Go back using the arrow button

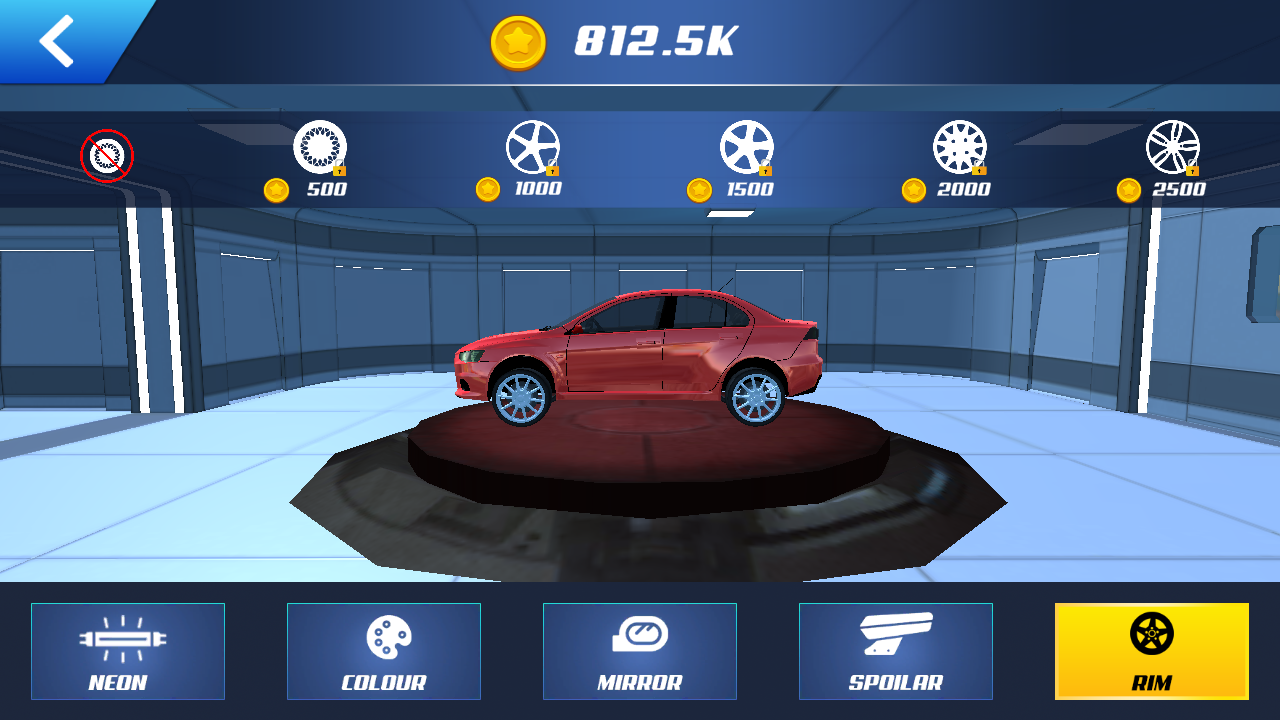[x=55, y=40]
